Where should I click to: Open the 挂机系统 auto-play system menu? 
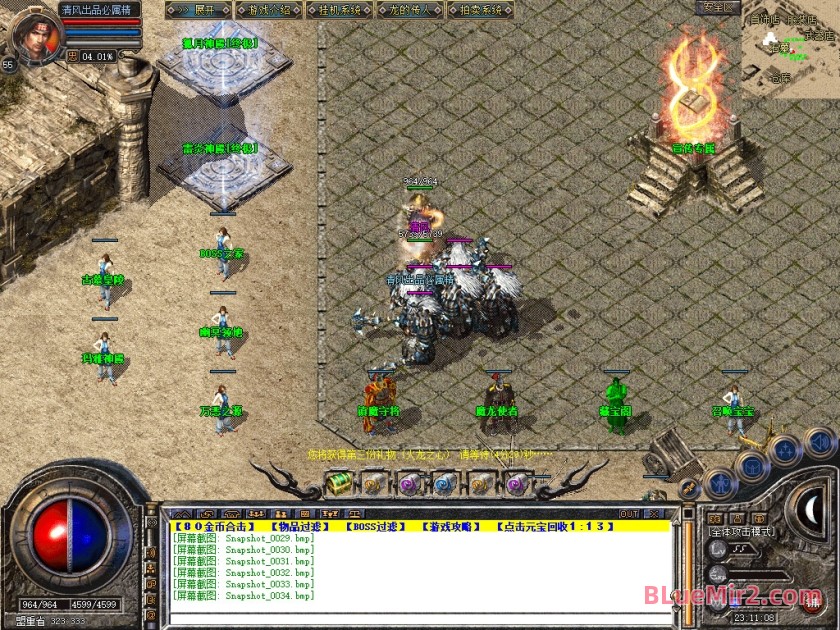[337, 10]
